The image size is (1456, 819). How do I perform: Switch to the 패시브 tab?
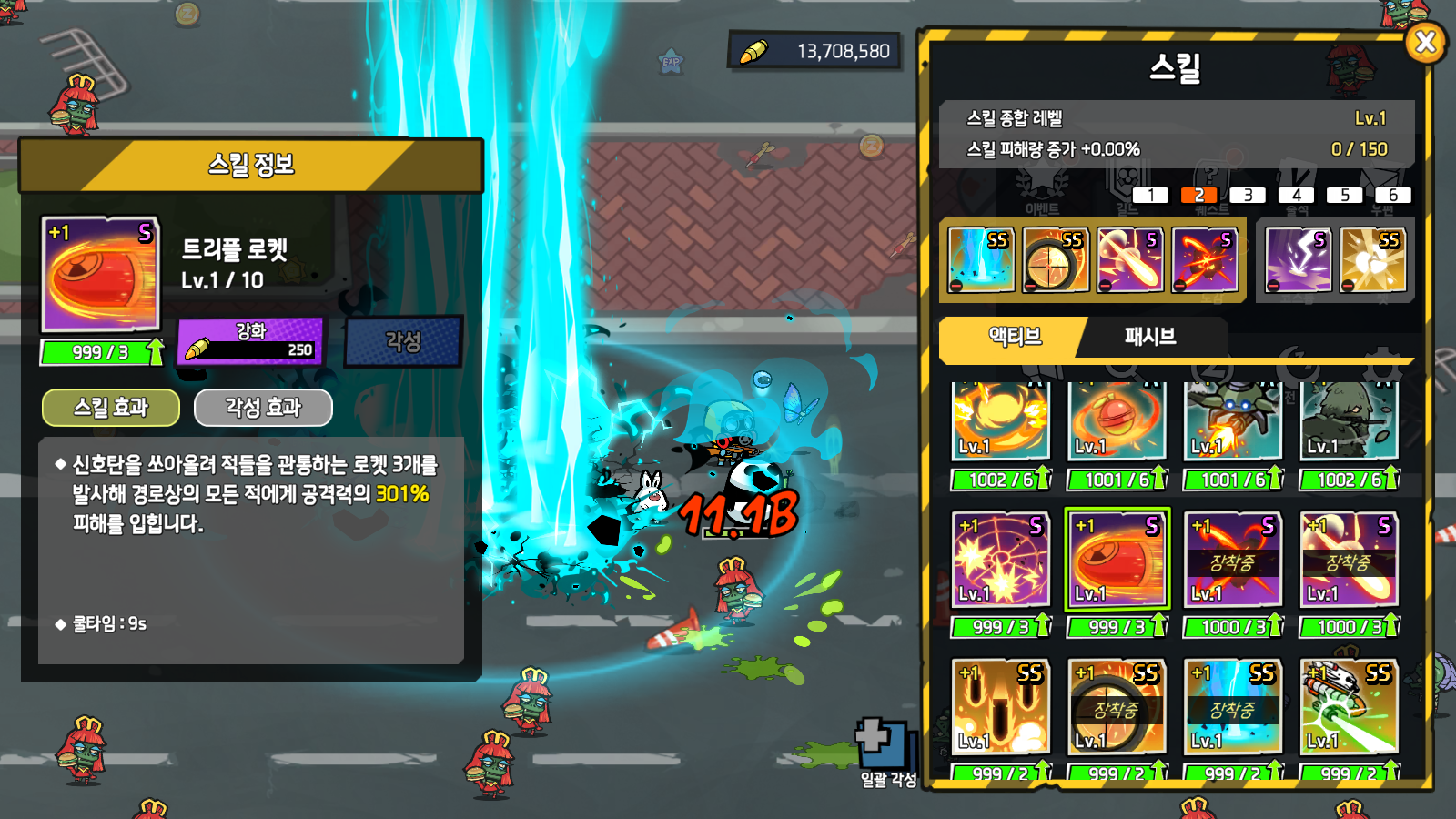(x=1149, y=338)
